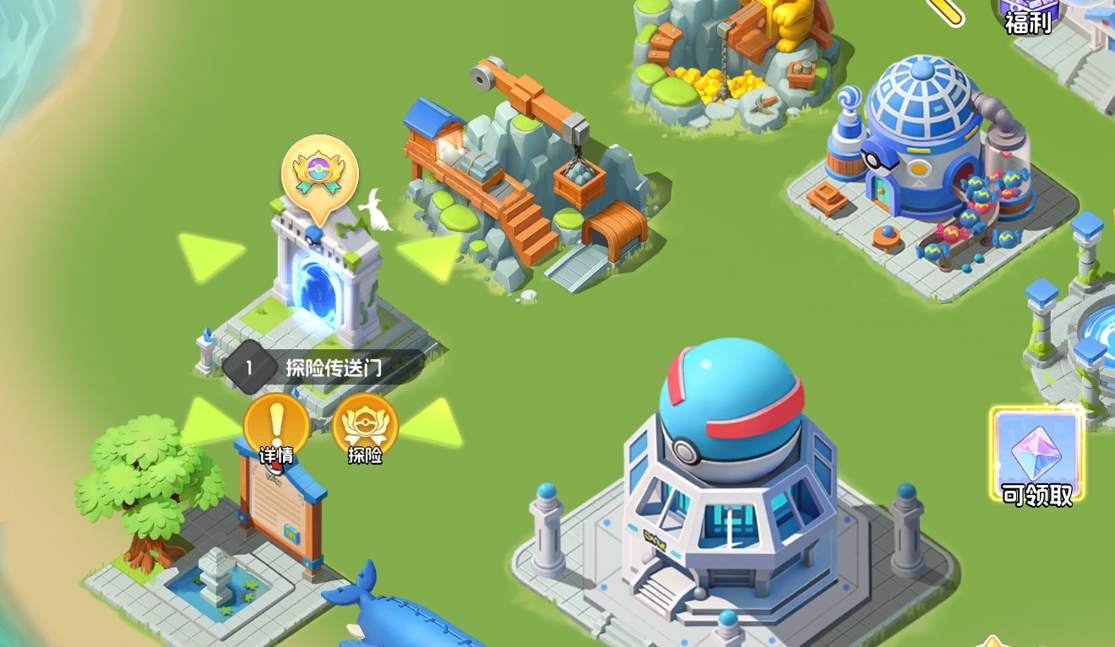Click the badge bubble above the portal
Viewport: 1115px width, 647px height.
click(x=319, y=172)
